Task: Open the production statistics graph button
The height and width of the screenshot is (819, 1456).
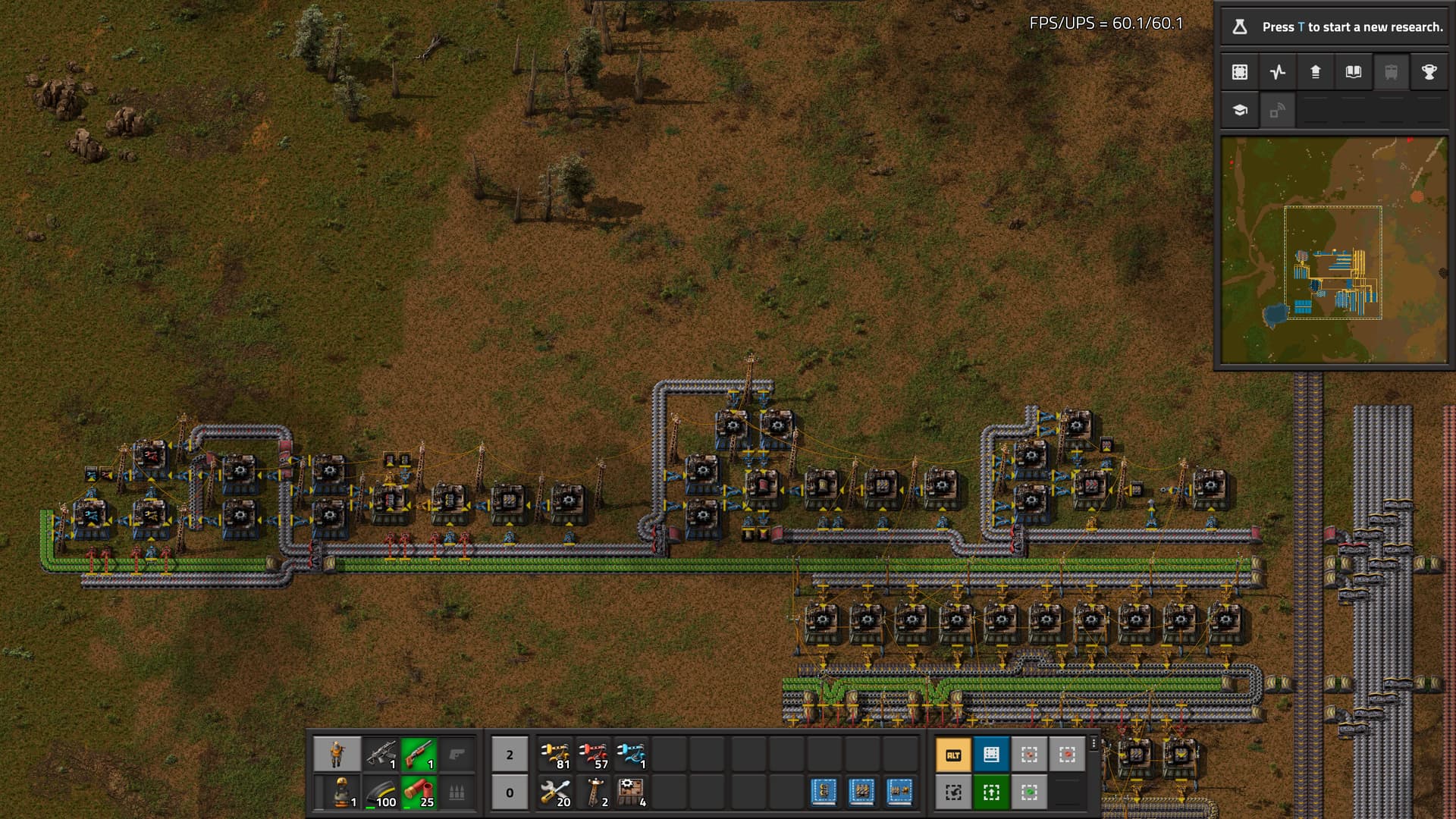Action: click(x=1278, y=72)
